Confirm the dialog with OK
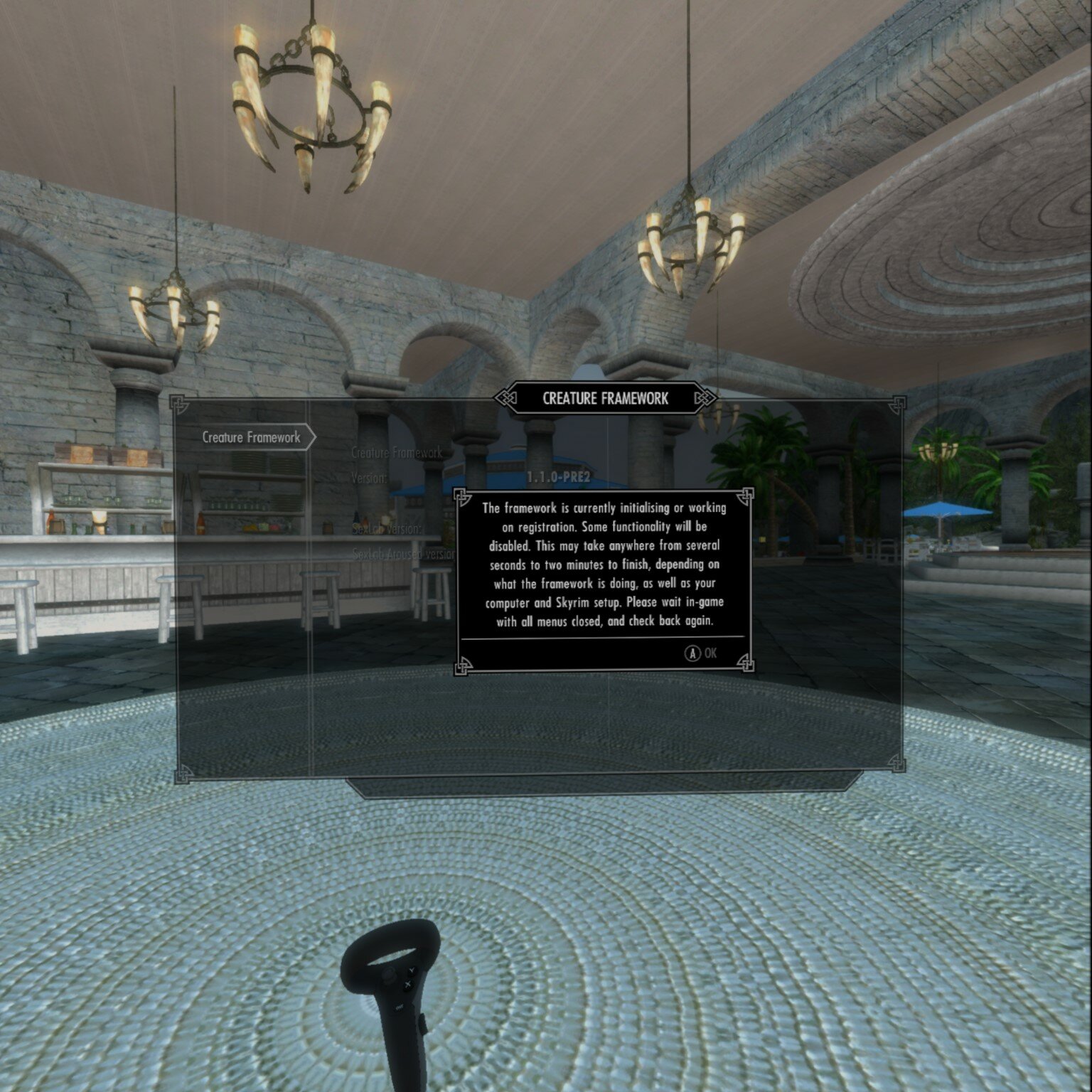 [702, 653]
